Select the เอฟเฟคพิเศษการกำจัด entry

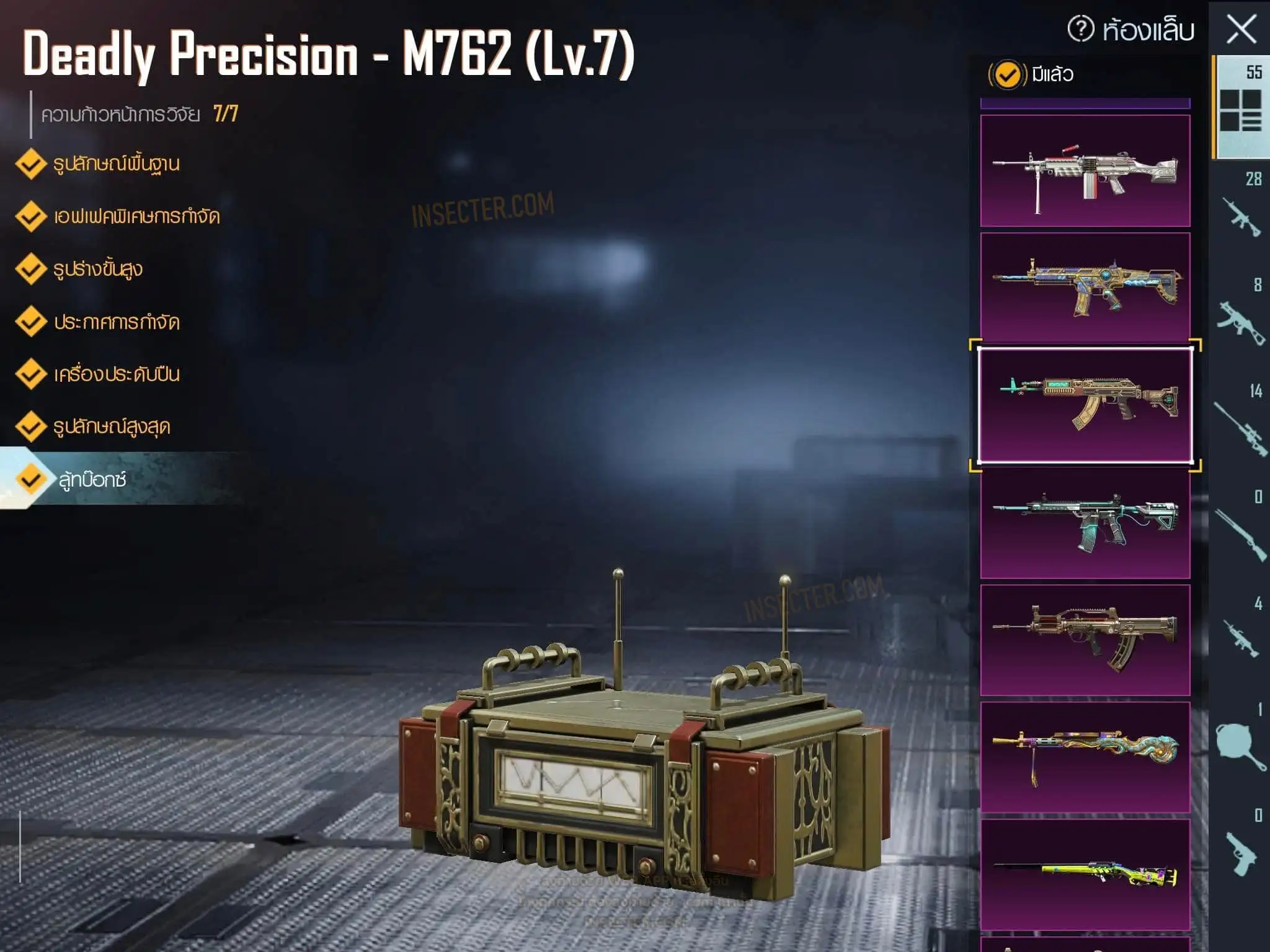pyautogui.click(x=136, y=217)
